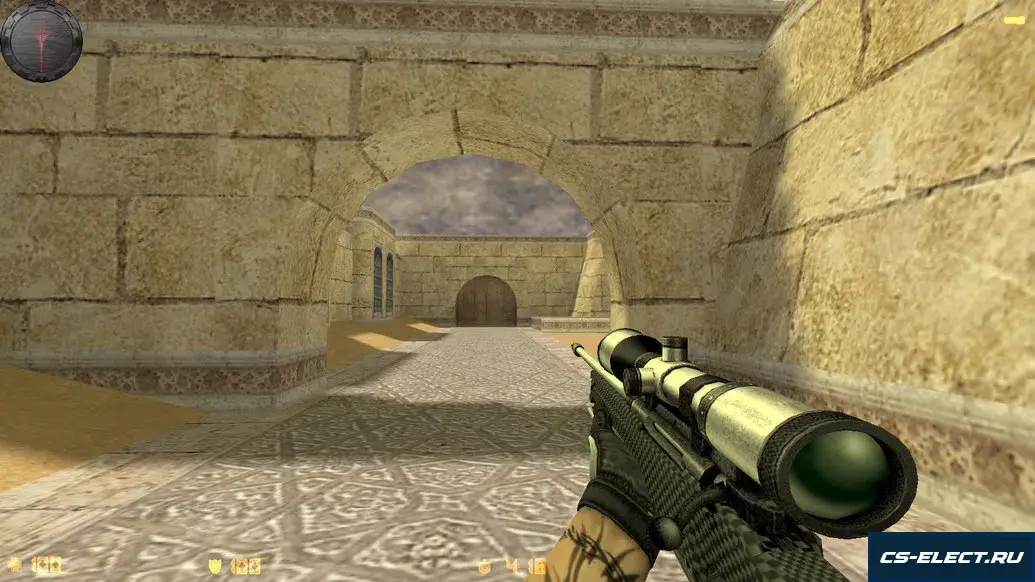Image resolution: width=1035 pixels, height=582 pixels.
Task: Select the armor shield icon
Action: pyautogui.click(x=215, y=566)
